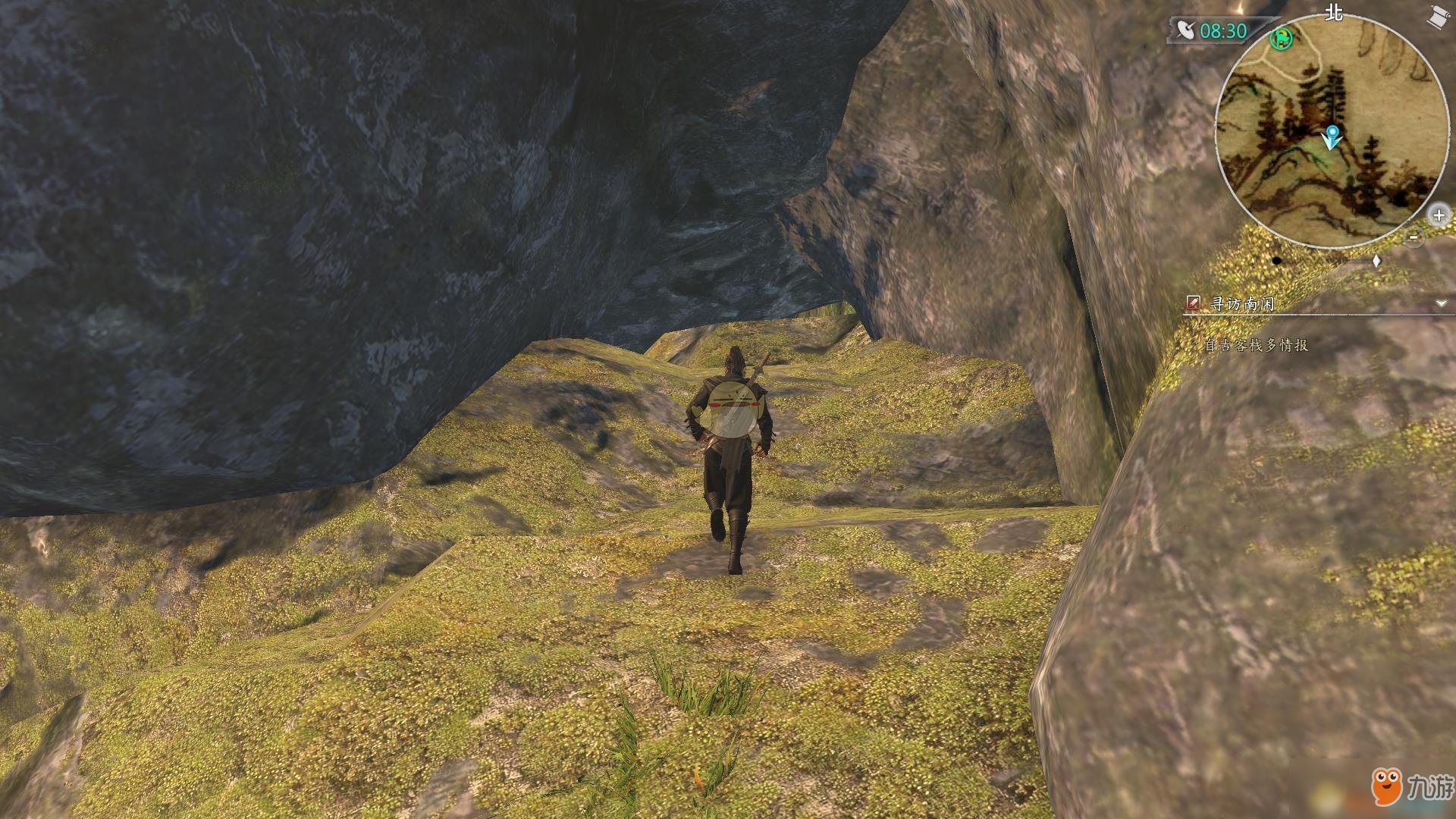The width and height of the screenshot is (1456, 819).
Task: Click the satellite dish icon beside the clock
Action: click(1185, 30)
